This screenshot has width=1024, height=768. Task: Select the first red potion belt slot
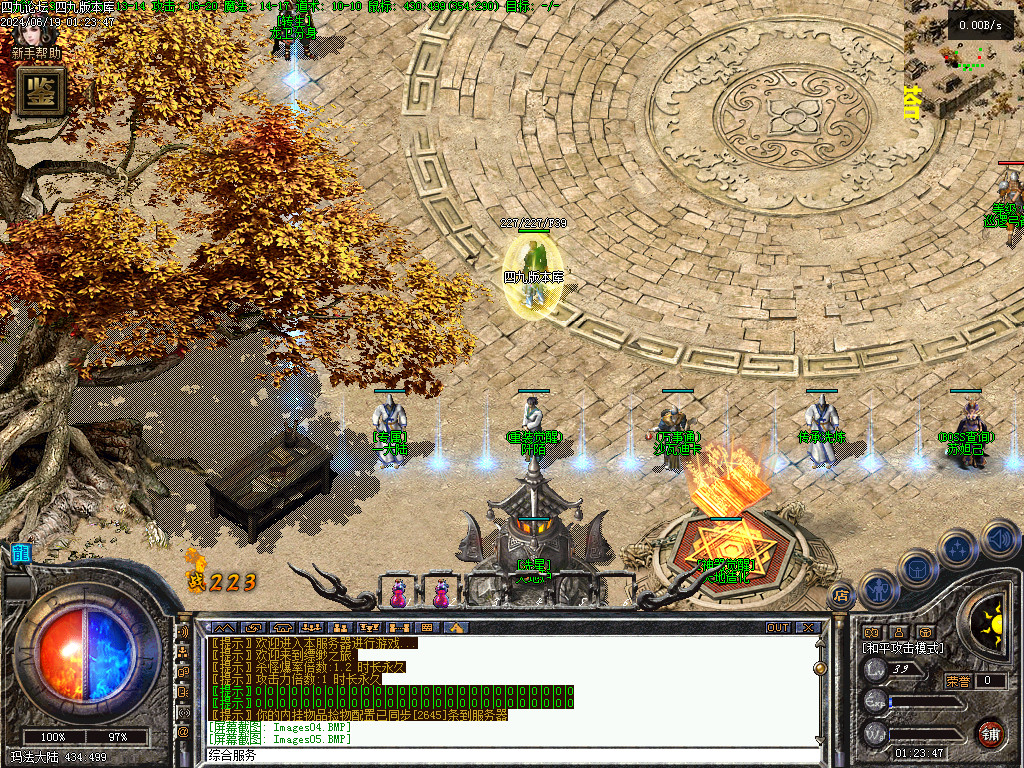click(x=400, y=594)
